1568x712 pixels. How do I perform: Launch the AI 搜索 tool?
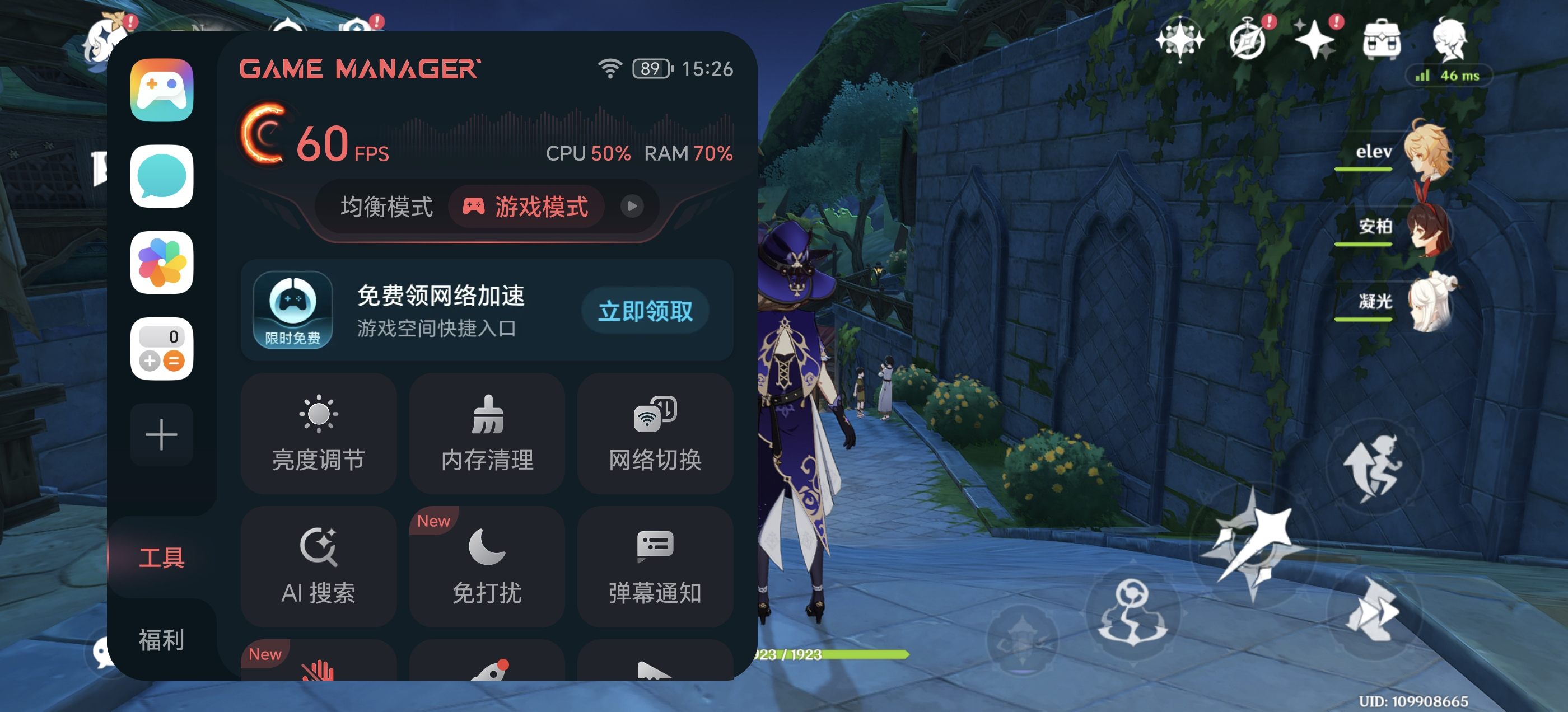pos(318,566)
